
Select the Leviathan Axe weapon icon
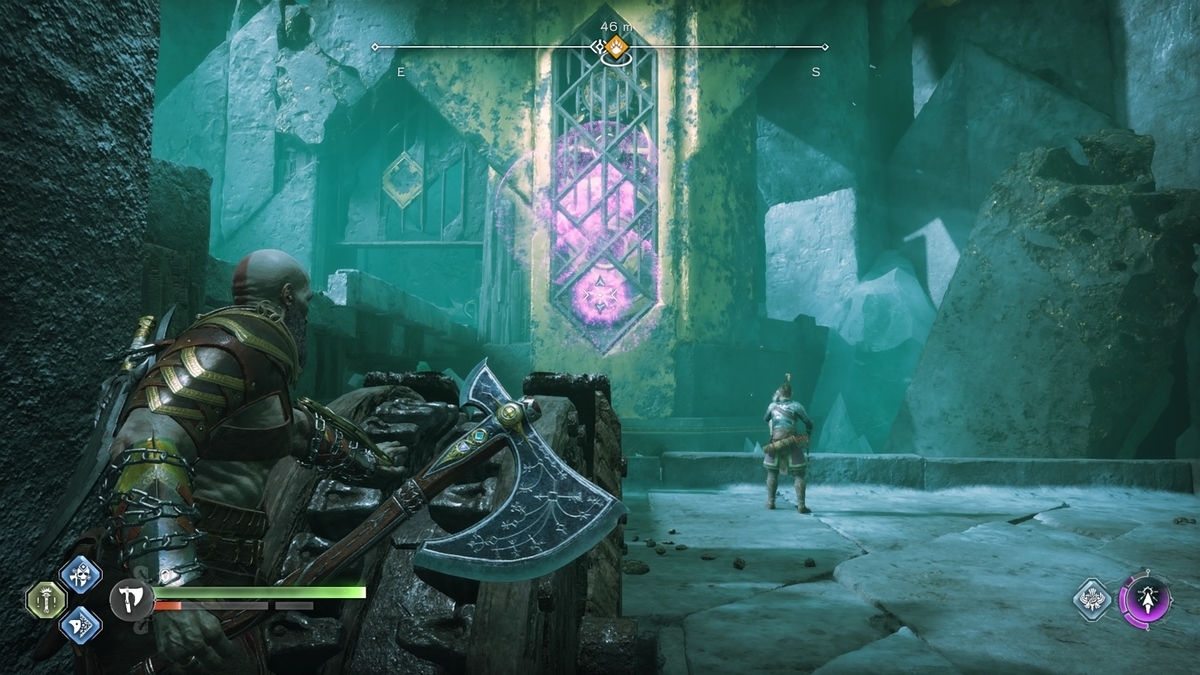130,601
